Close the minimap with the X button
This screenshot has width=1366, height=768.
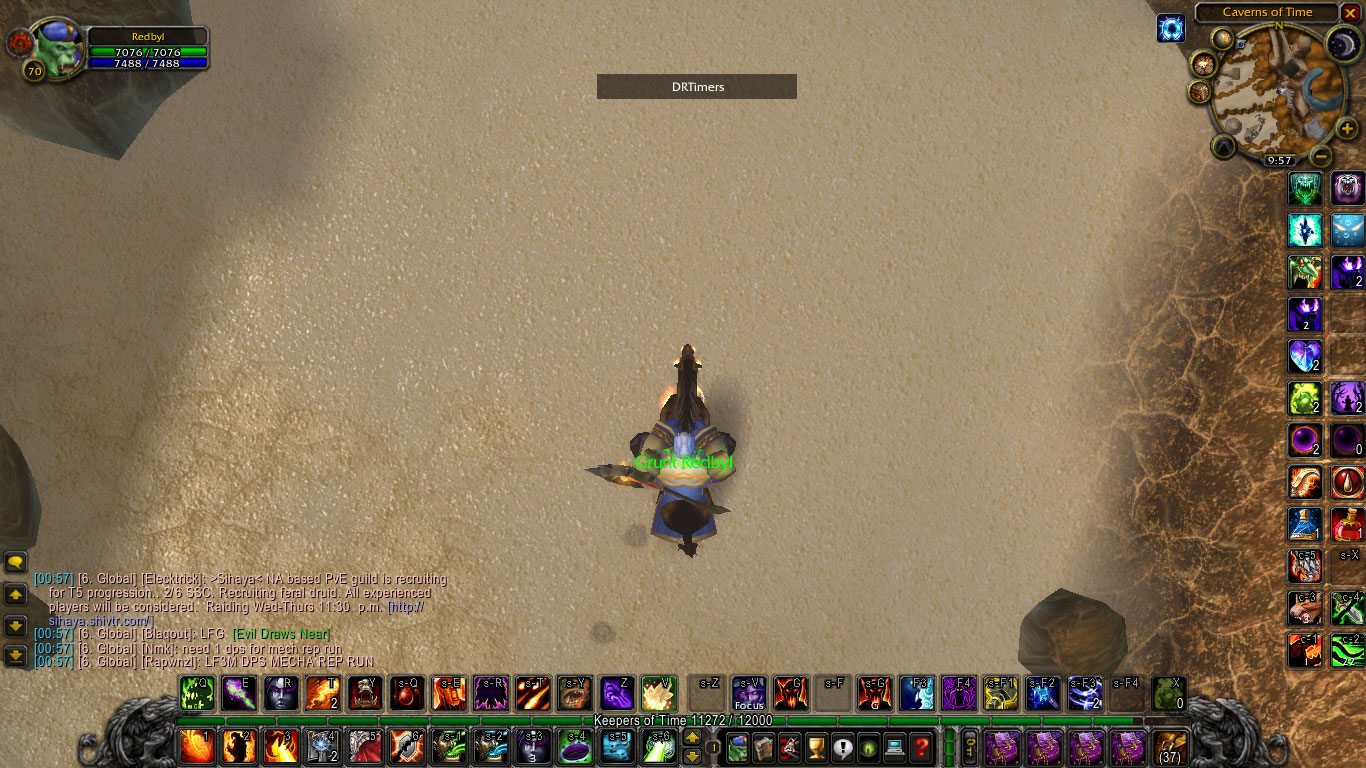(1350, 13)
